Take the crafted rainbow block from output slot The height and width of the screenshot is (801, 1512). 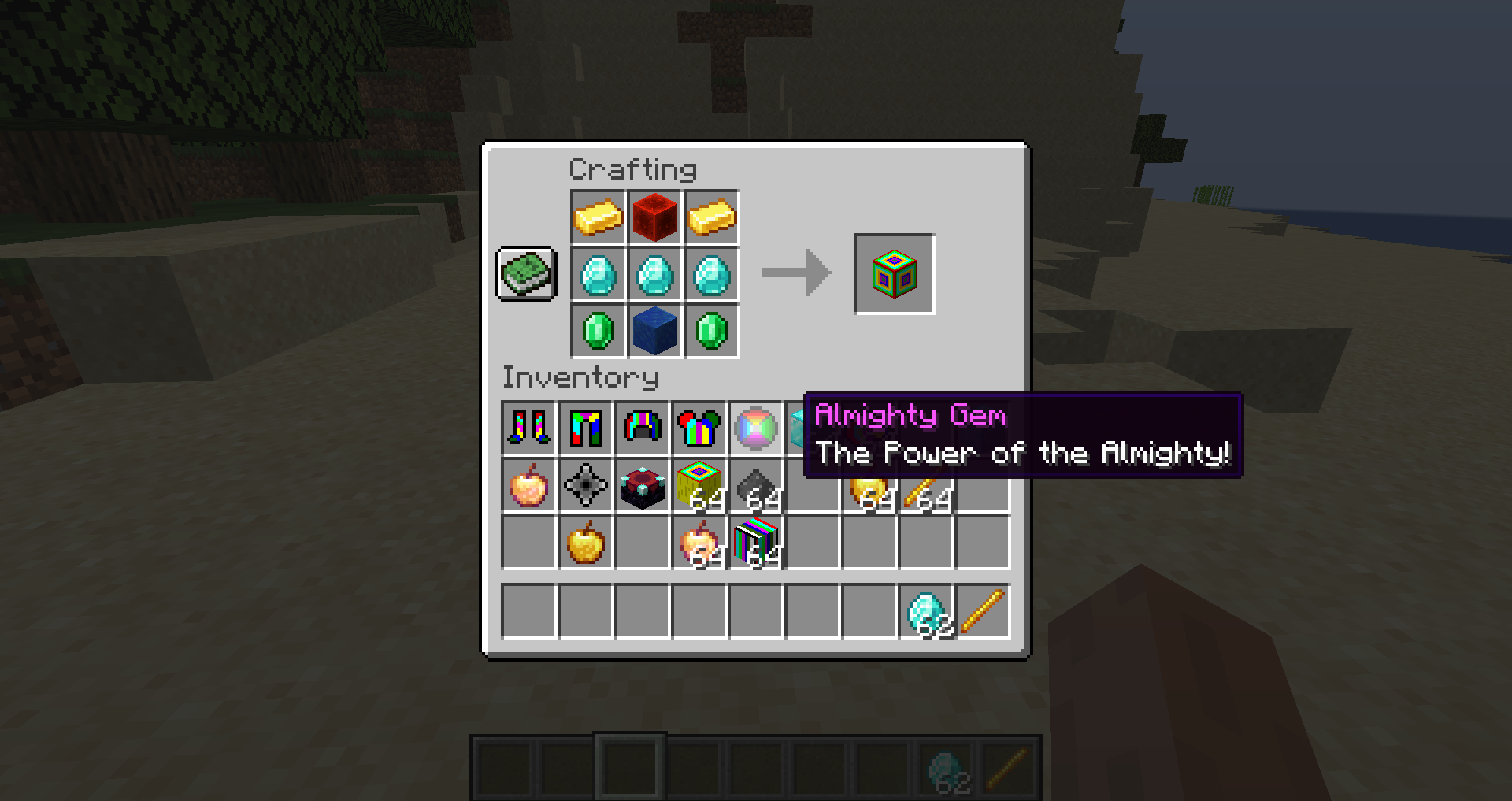click(894, 274)
